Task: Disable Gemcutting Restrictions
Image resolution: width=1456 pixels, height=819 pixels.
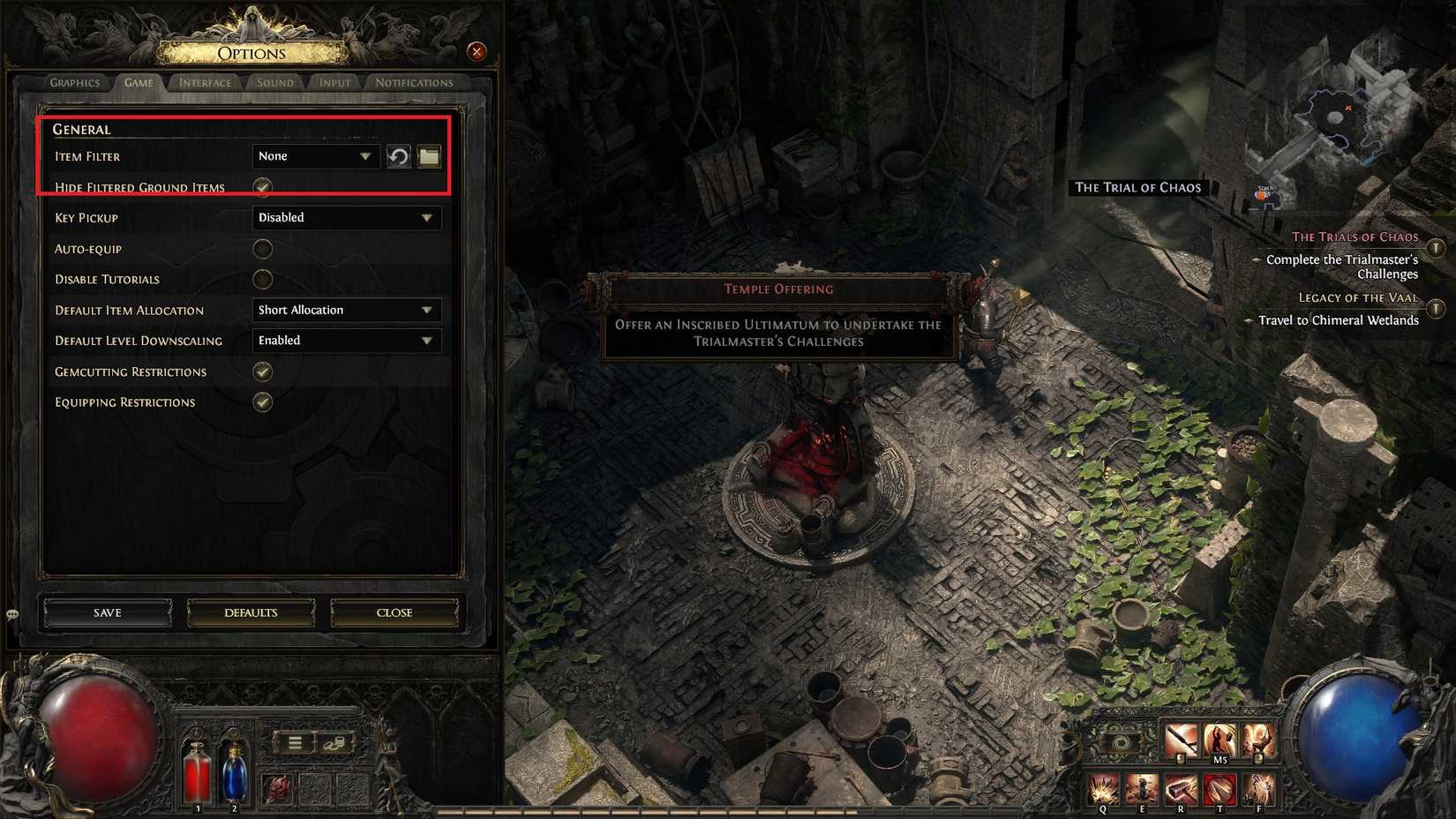Action: [x=262, y=372]
